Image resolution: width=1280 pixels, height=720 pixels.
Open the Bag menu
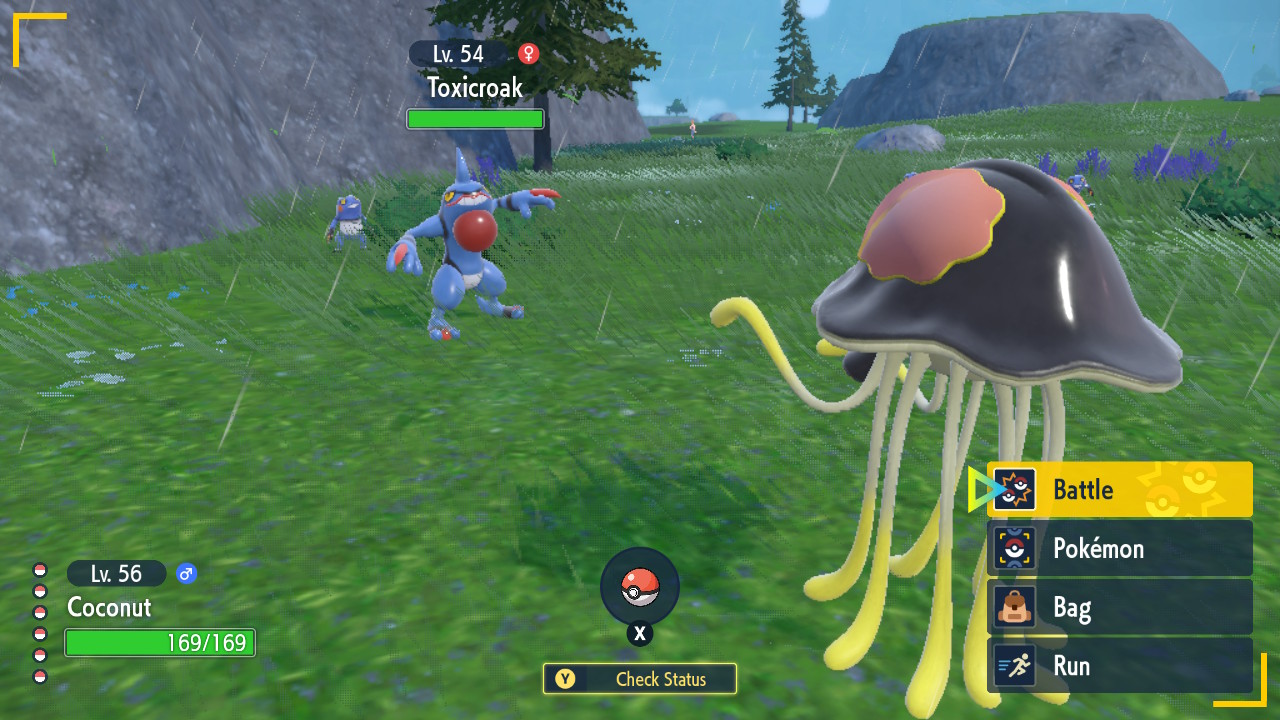(1119, 607)
